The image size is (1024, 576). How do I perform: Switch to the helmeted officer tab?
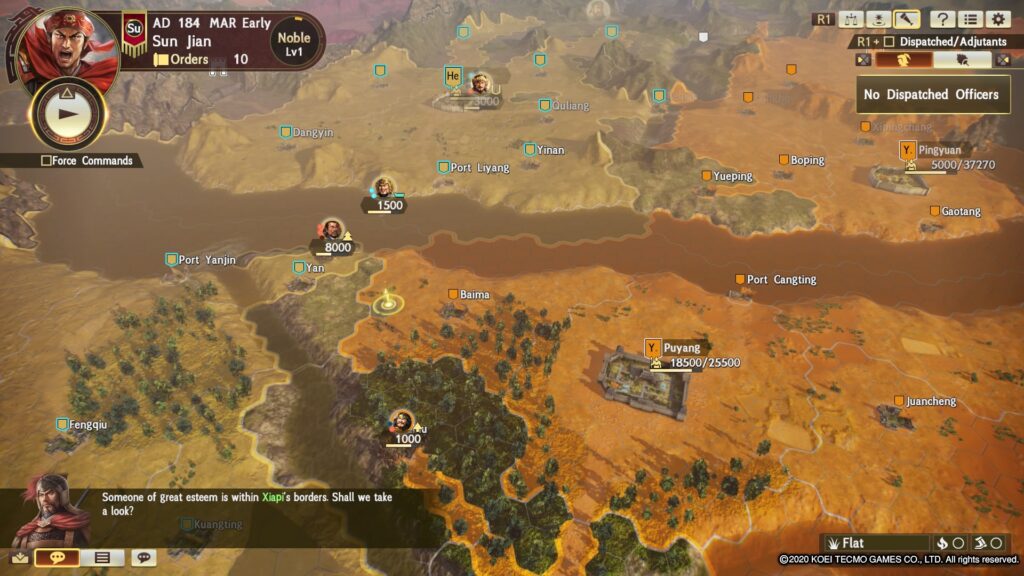click(x=904, y=60)
